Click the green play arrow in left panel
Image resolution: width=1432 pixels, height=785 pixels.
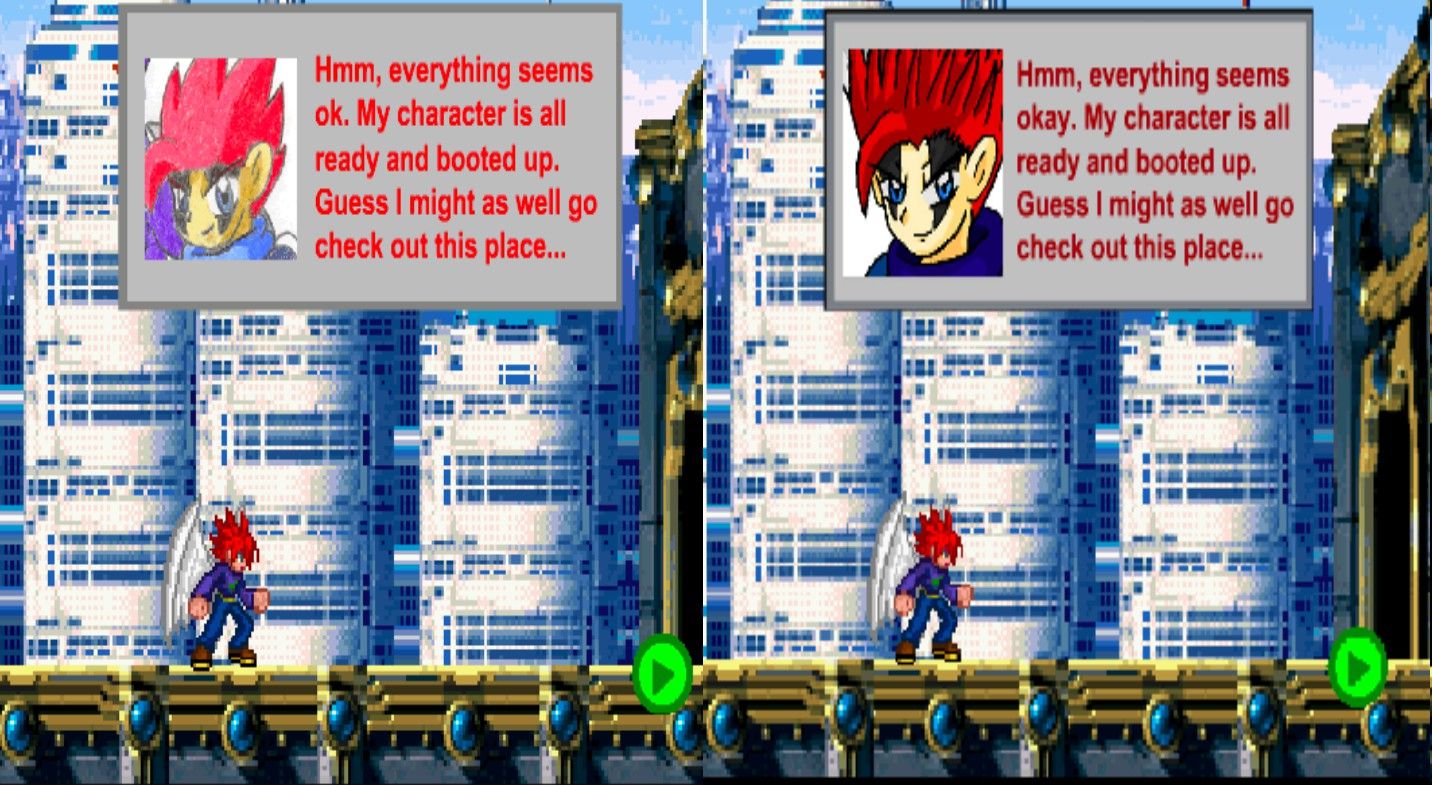point(660,673)
